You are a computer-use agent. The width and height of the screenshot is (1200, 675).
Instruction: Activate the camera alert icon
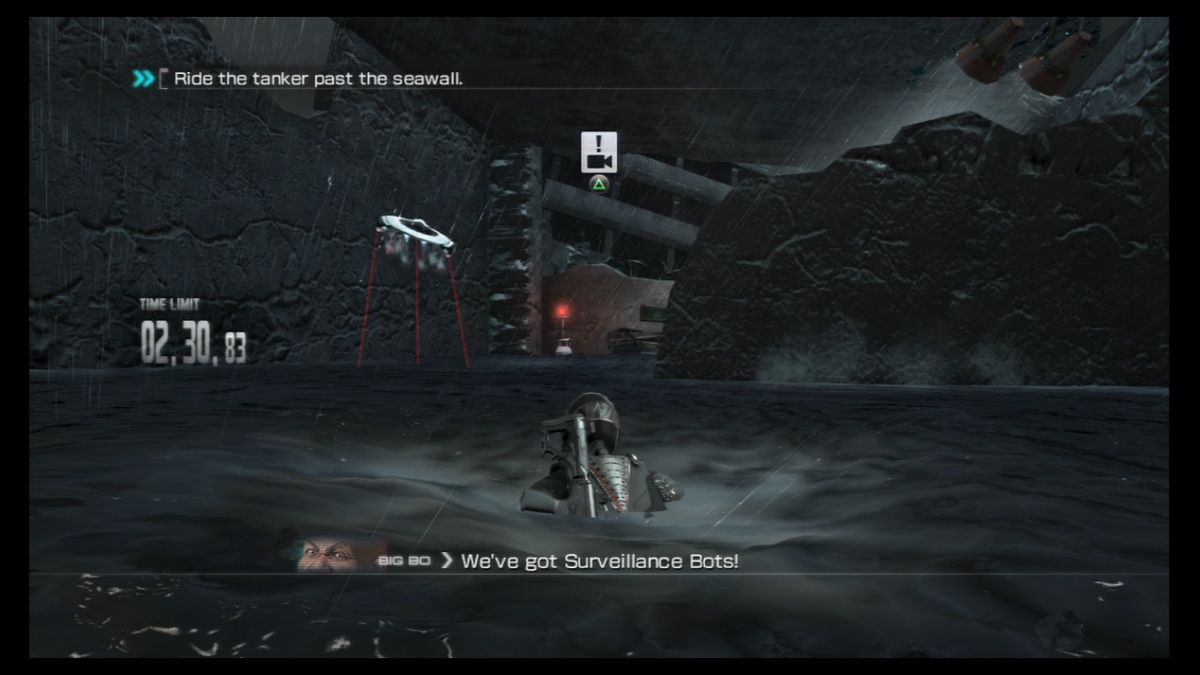click(x=599, y=152)
